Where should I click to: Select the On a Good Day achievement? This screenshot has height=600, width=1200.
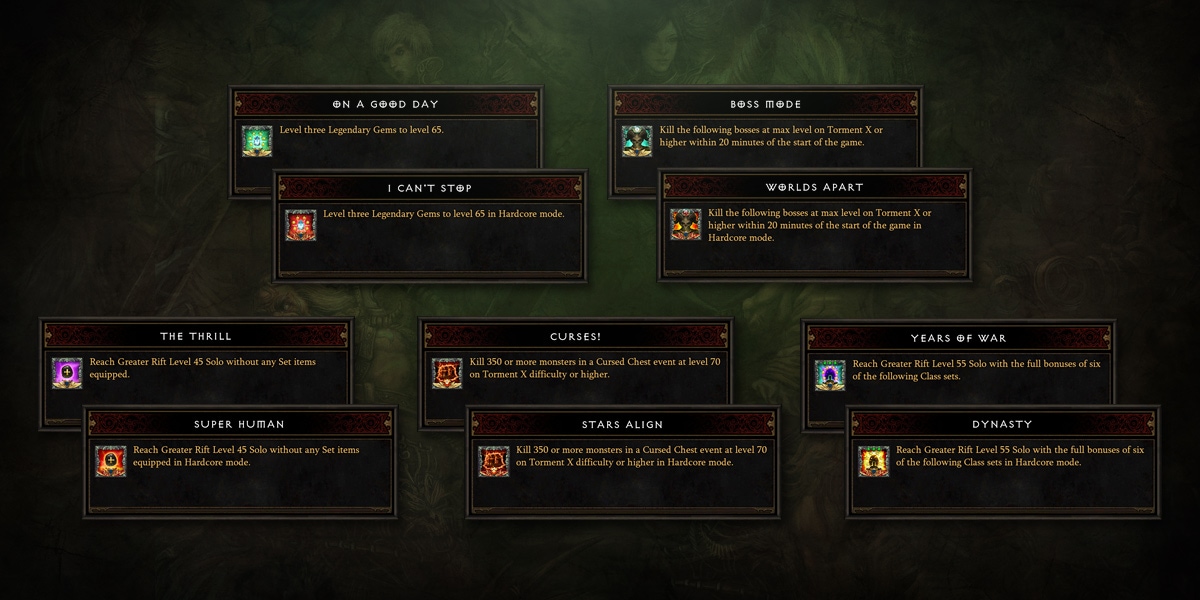(385, 104)
